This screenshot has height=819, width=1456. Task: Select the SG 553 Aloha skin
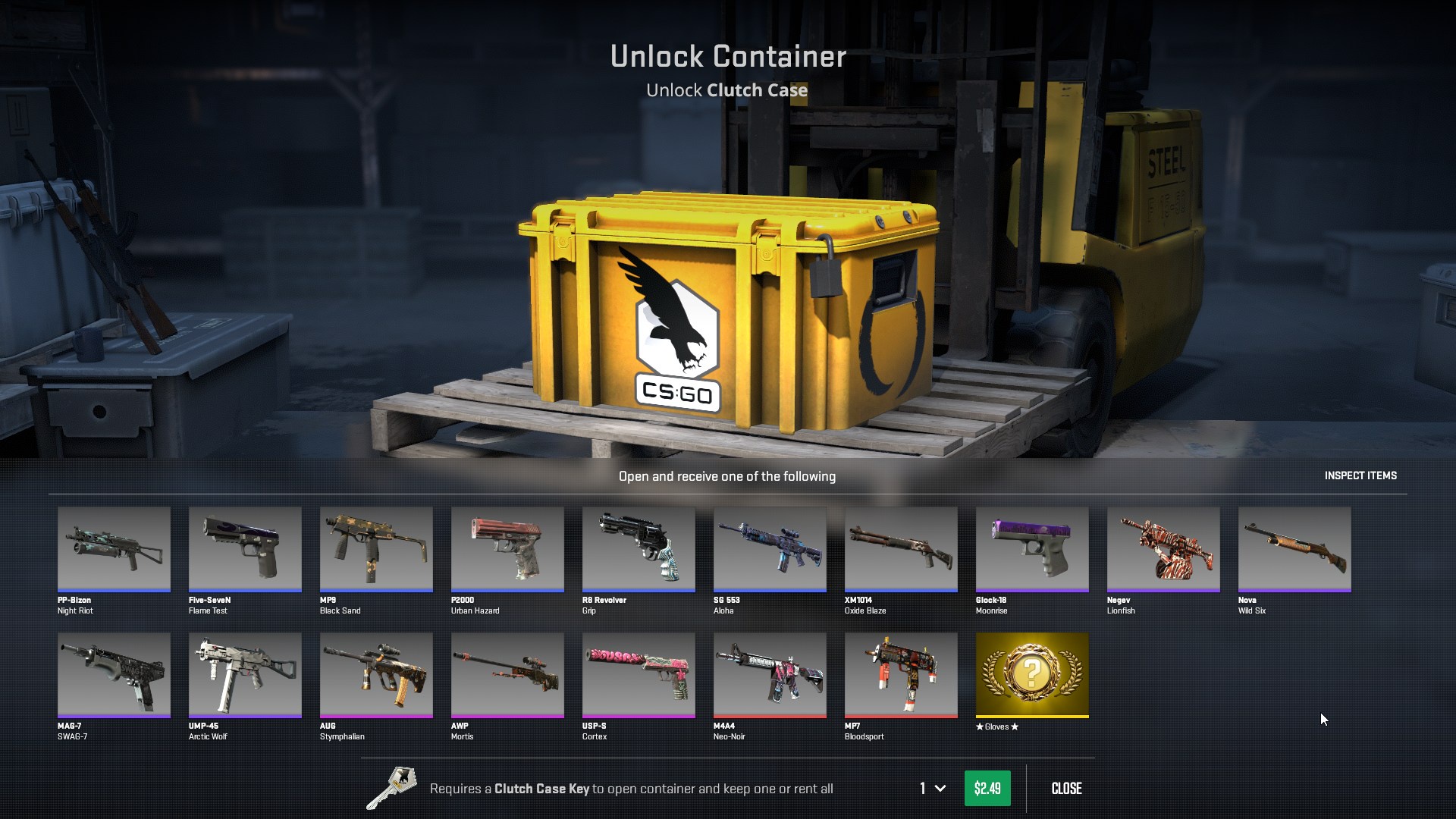770,548
